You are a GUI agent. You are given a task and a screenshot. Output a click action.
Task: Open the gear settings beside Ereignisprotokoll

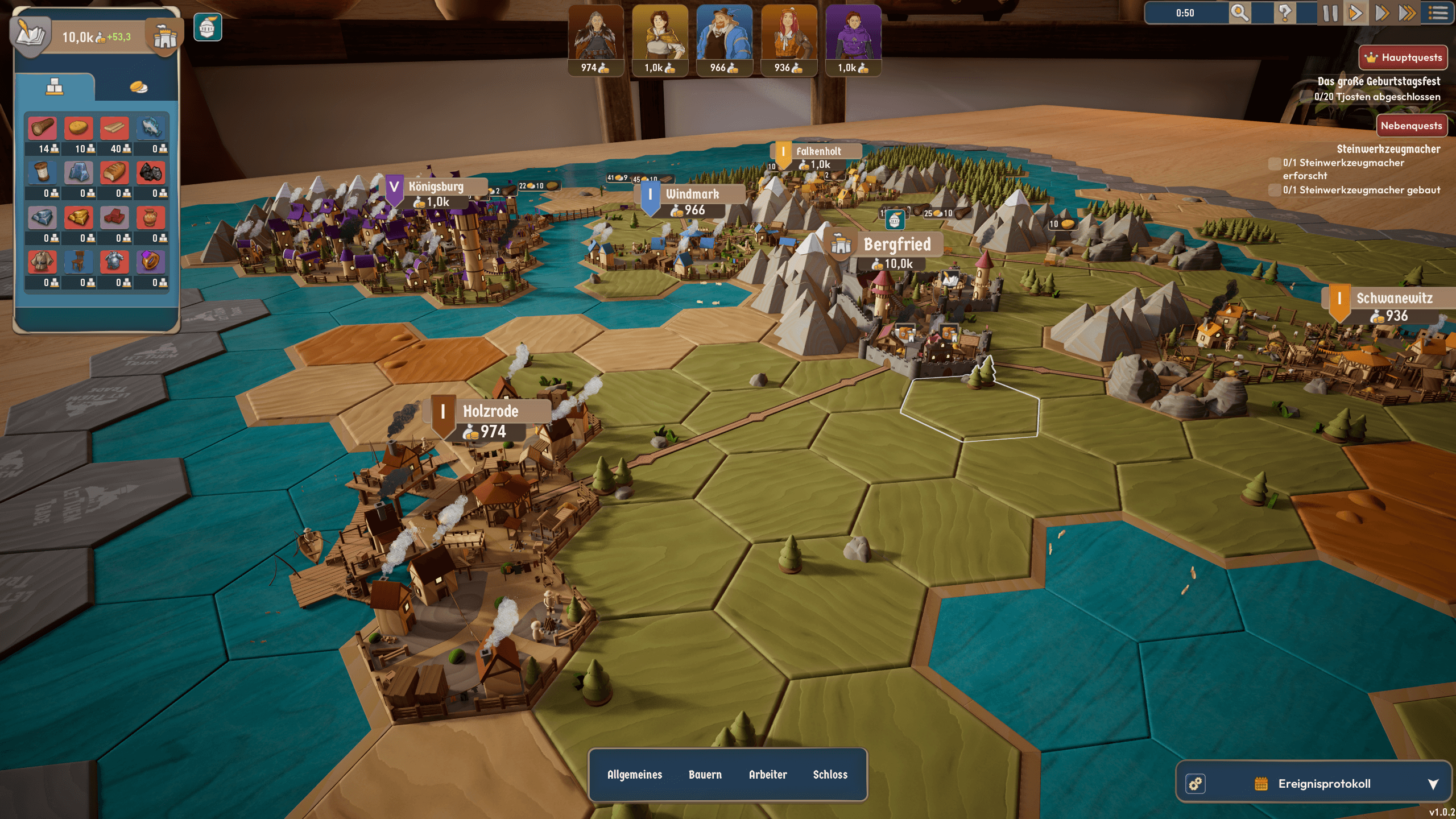pyautogui.click(x=1196, y=784)
